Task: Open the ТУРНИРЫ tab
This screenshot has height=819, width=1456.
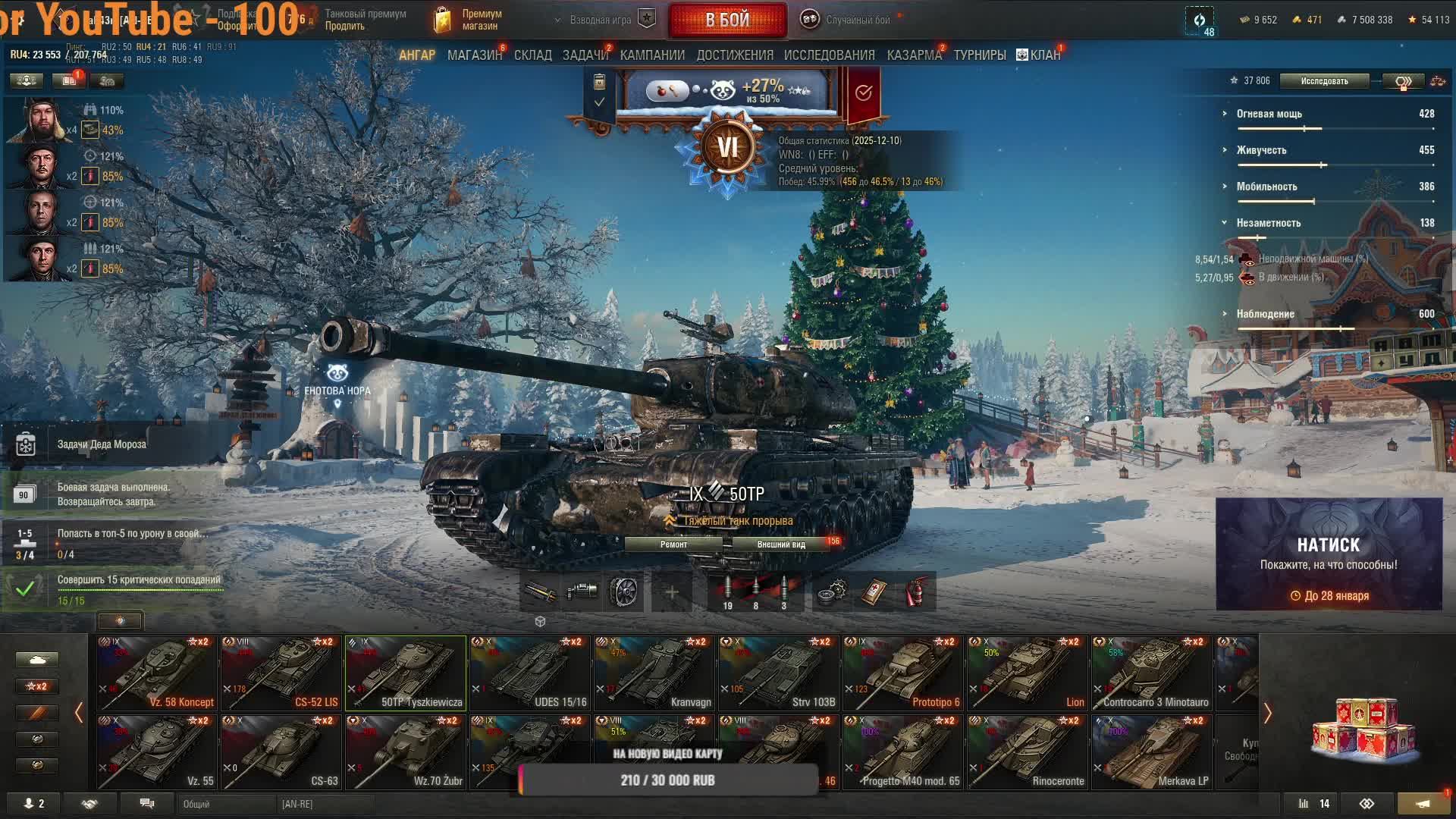Action: tap(979, 55)
